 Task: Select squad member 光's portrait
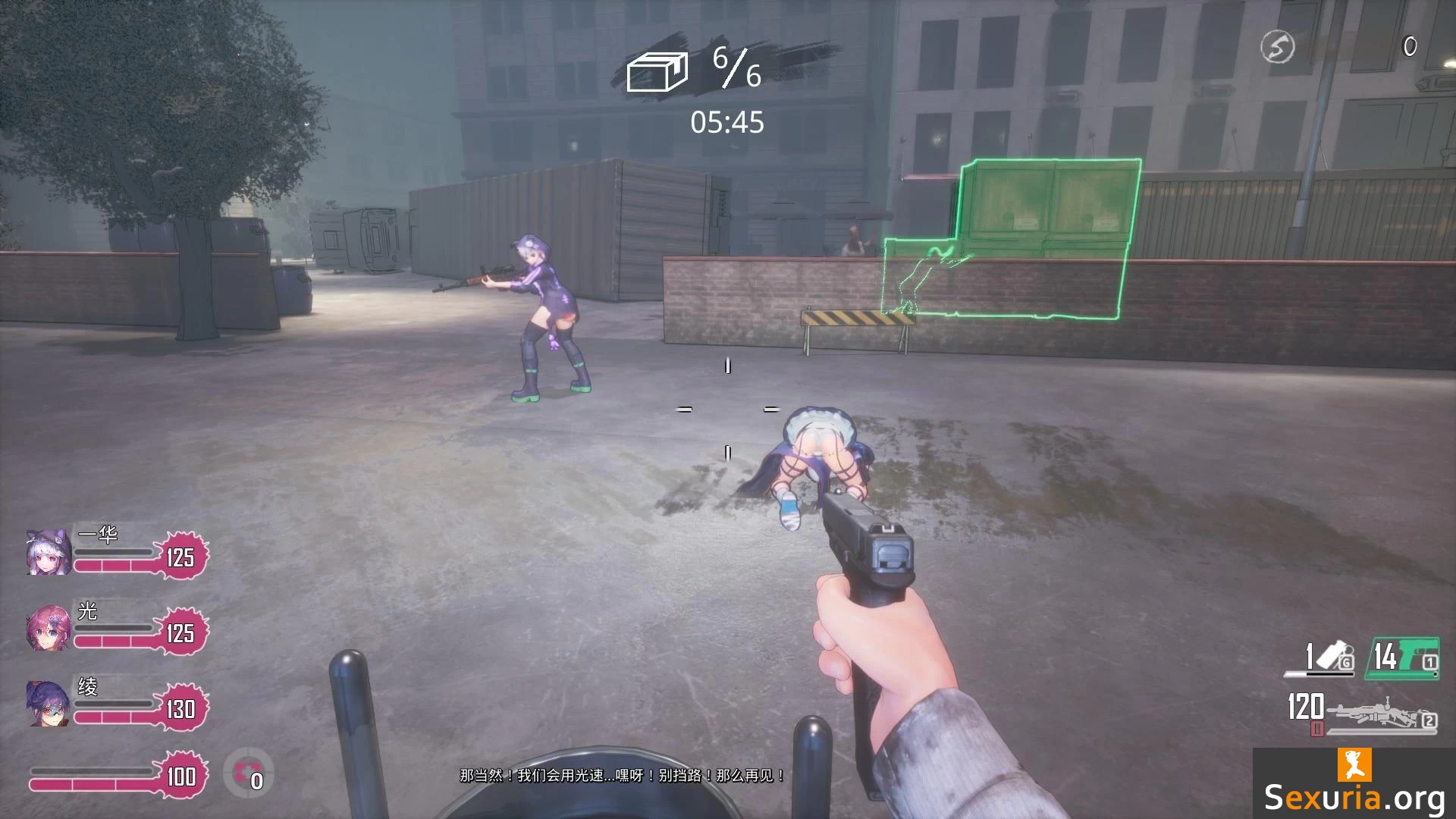tap(49, 627)
